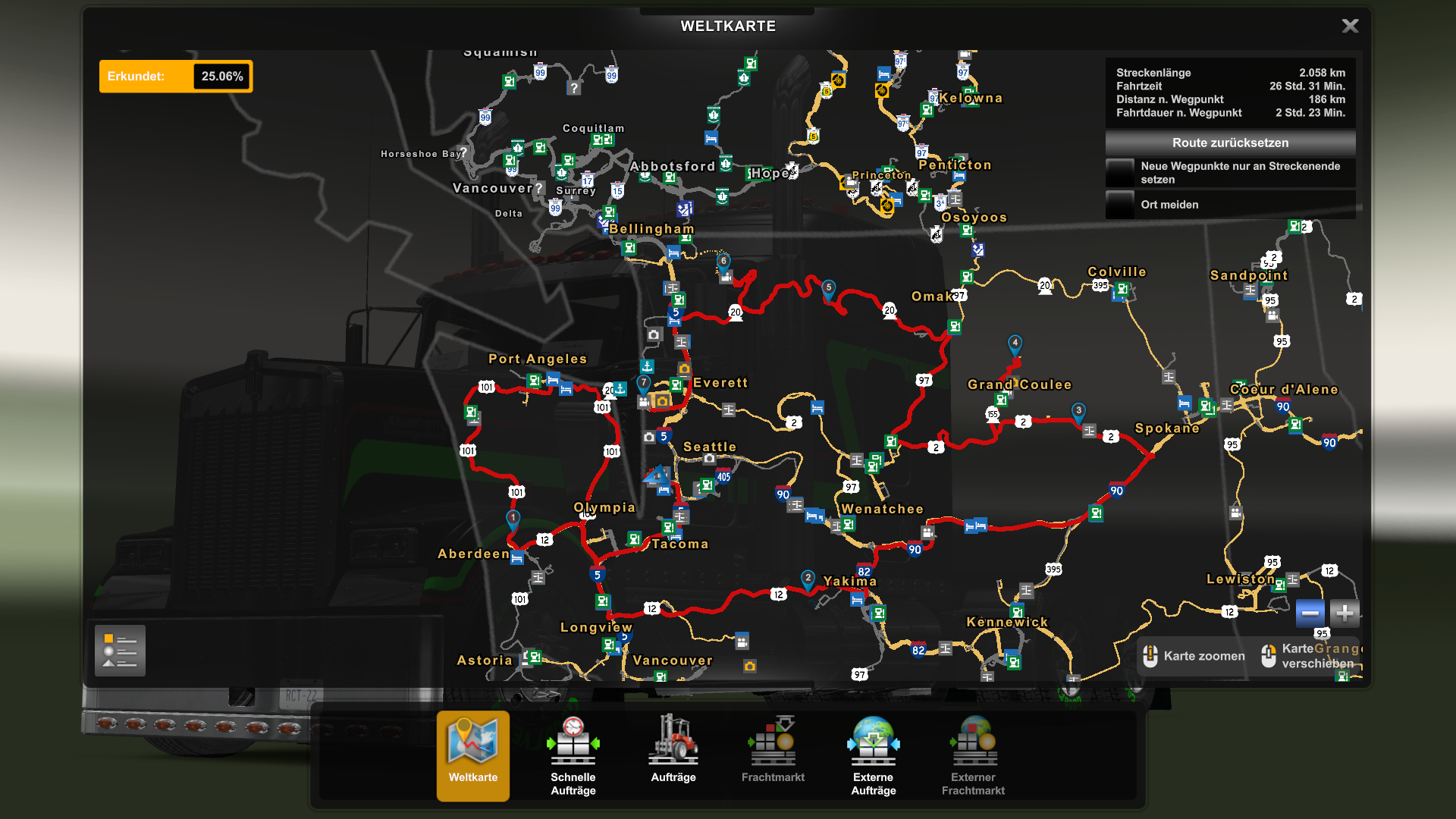This screenshot has height=819, width=1456.
Task: Click the zoom in plus icon
Action: coord(1345,613)
